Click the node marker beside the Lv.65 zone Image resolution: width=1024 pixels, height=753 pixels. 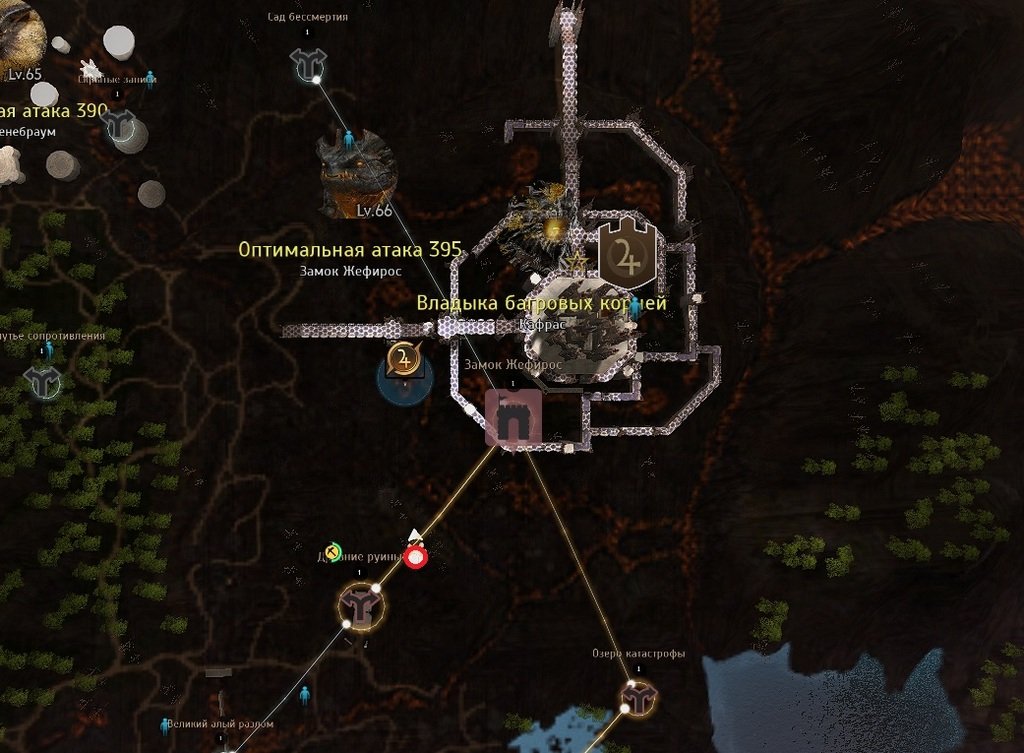(123, 125)
